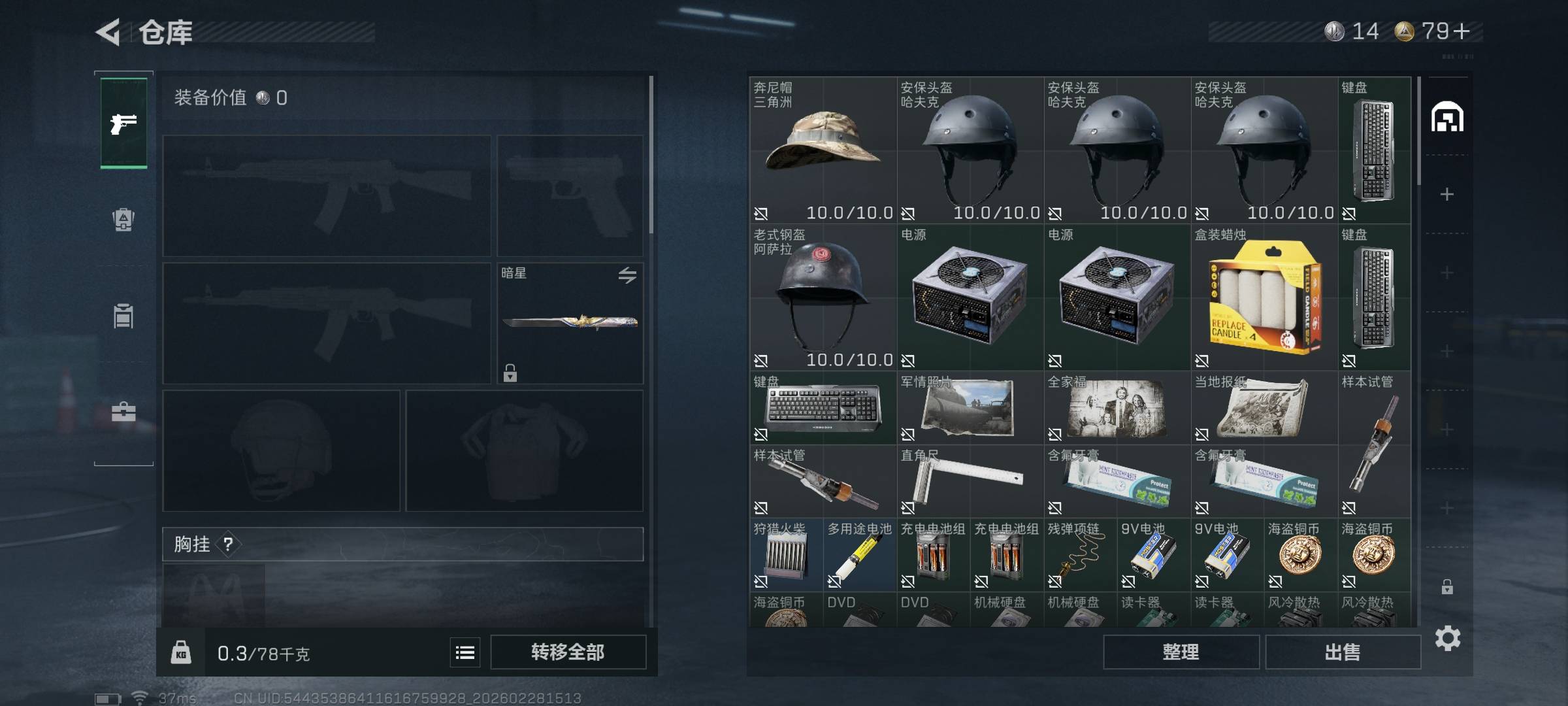
Task: Select the 全家福 family portrait item
Action: [1117, 408]
